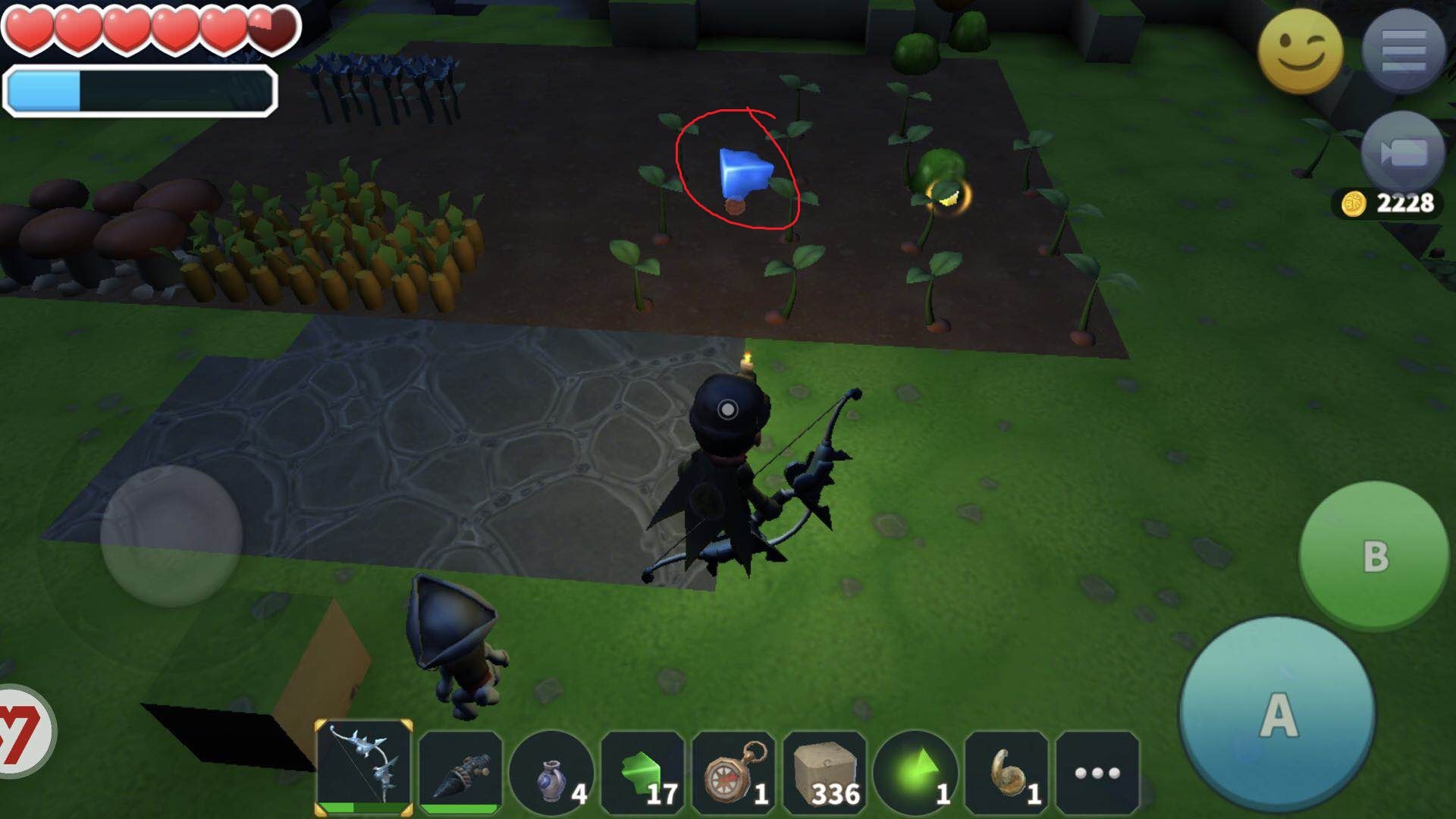This screenshot has height=819, width=1456.
Task: Open the hamburger main menu
Action: point(1404,50)
